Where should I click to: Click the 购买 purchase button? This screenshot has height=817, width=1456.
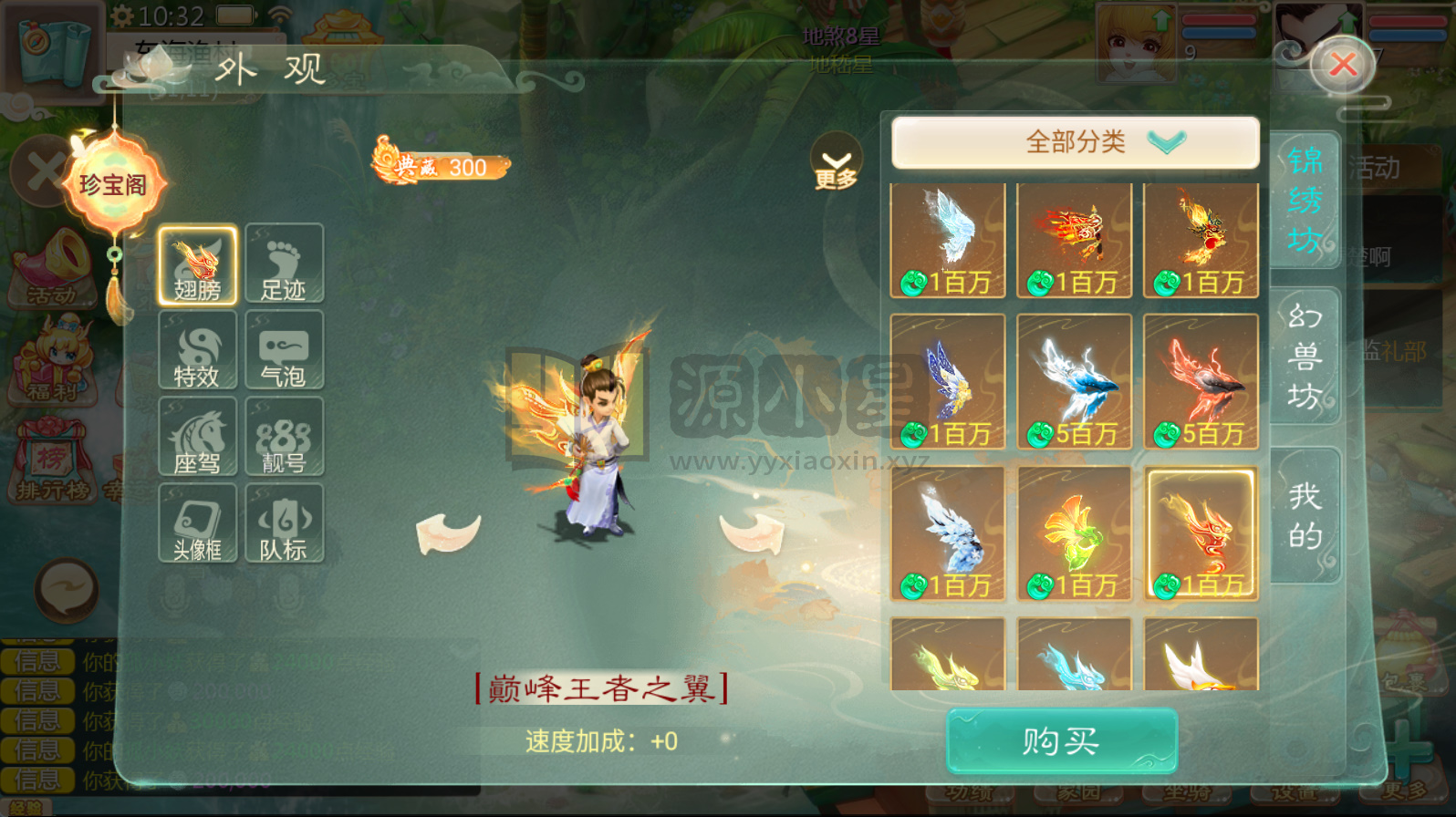click(1061, 740)
